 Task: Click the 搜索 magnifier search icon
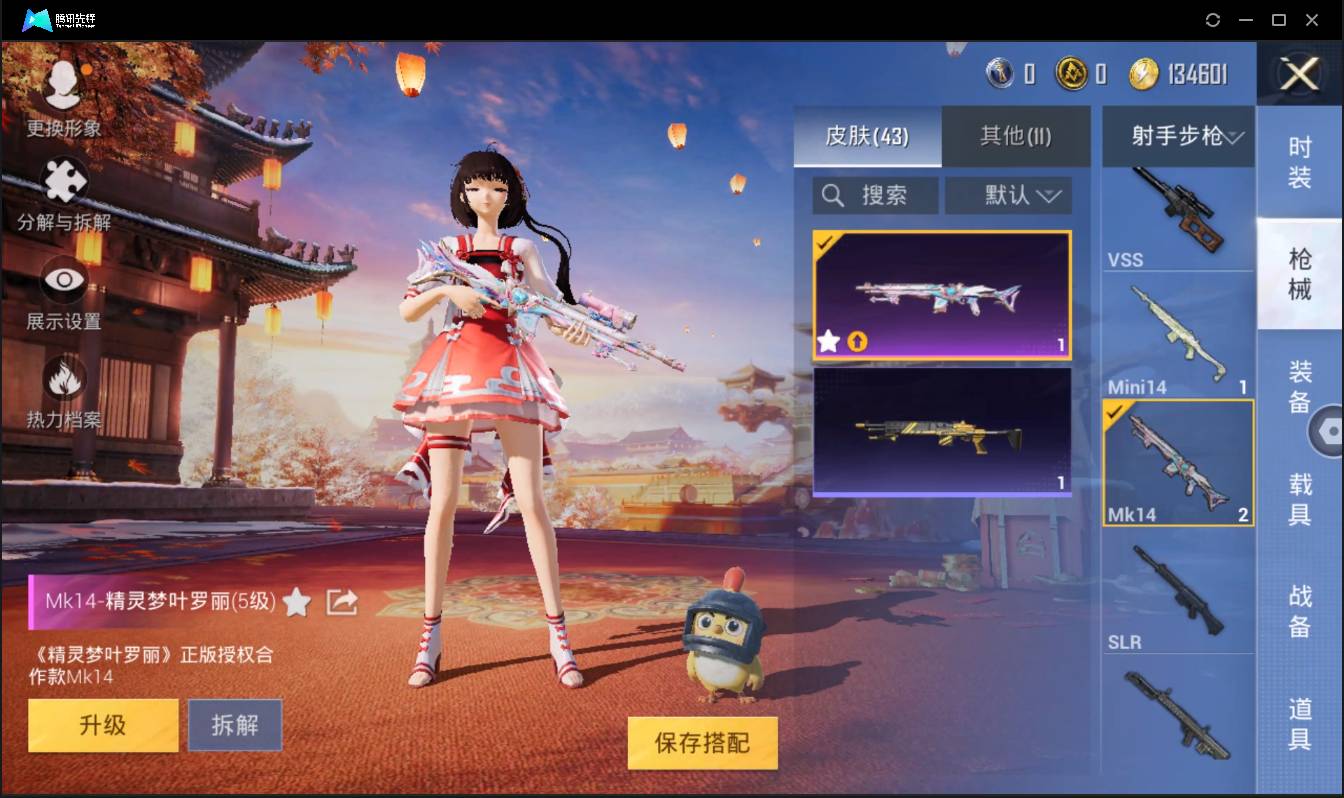point(834,195)
